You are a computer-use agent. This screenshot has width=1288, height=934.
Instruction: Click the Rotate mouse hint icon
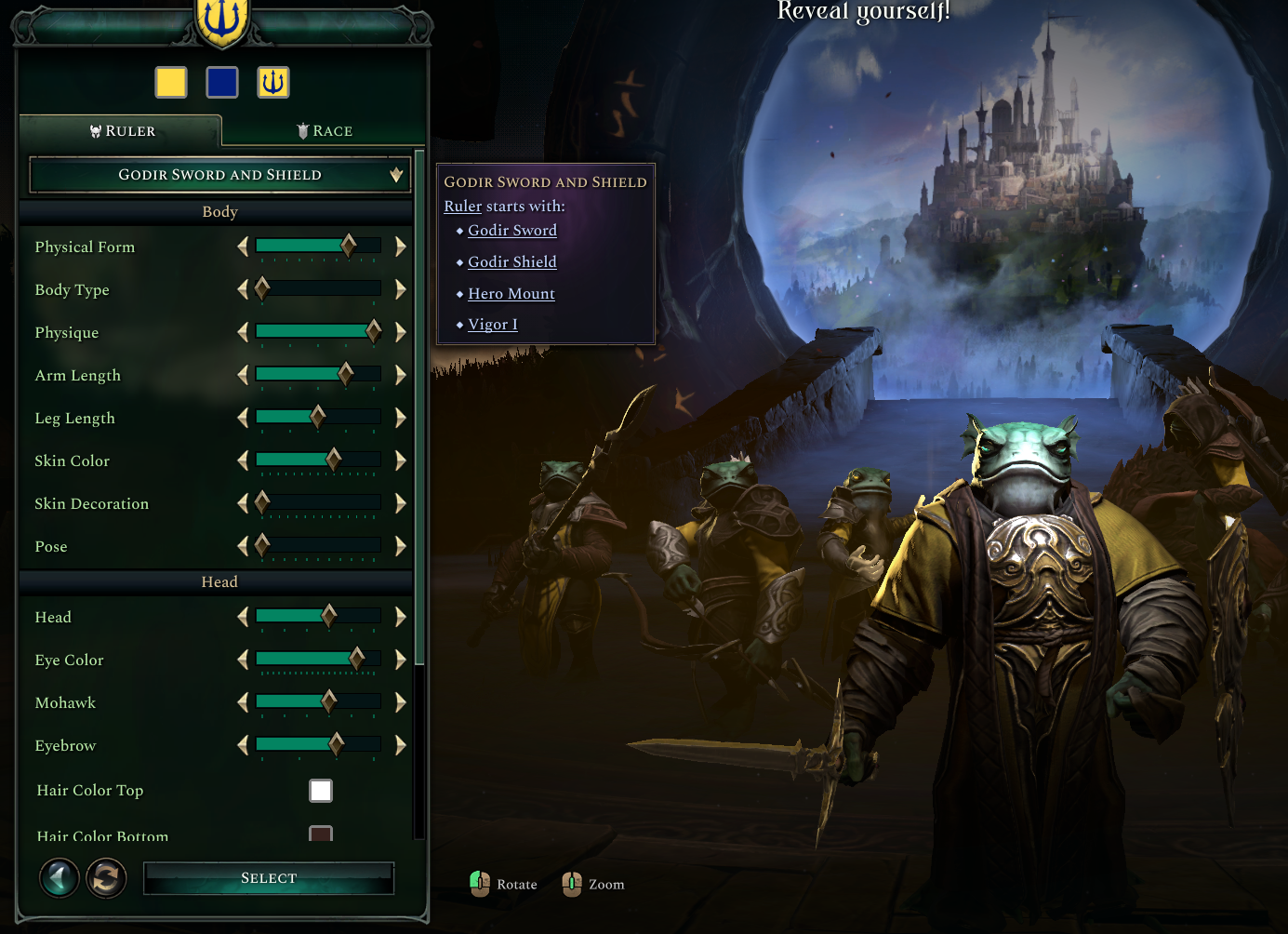coord(480,883)
